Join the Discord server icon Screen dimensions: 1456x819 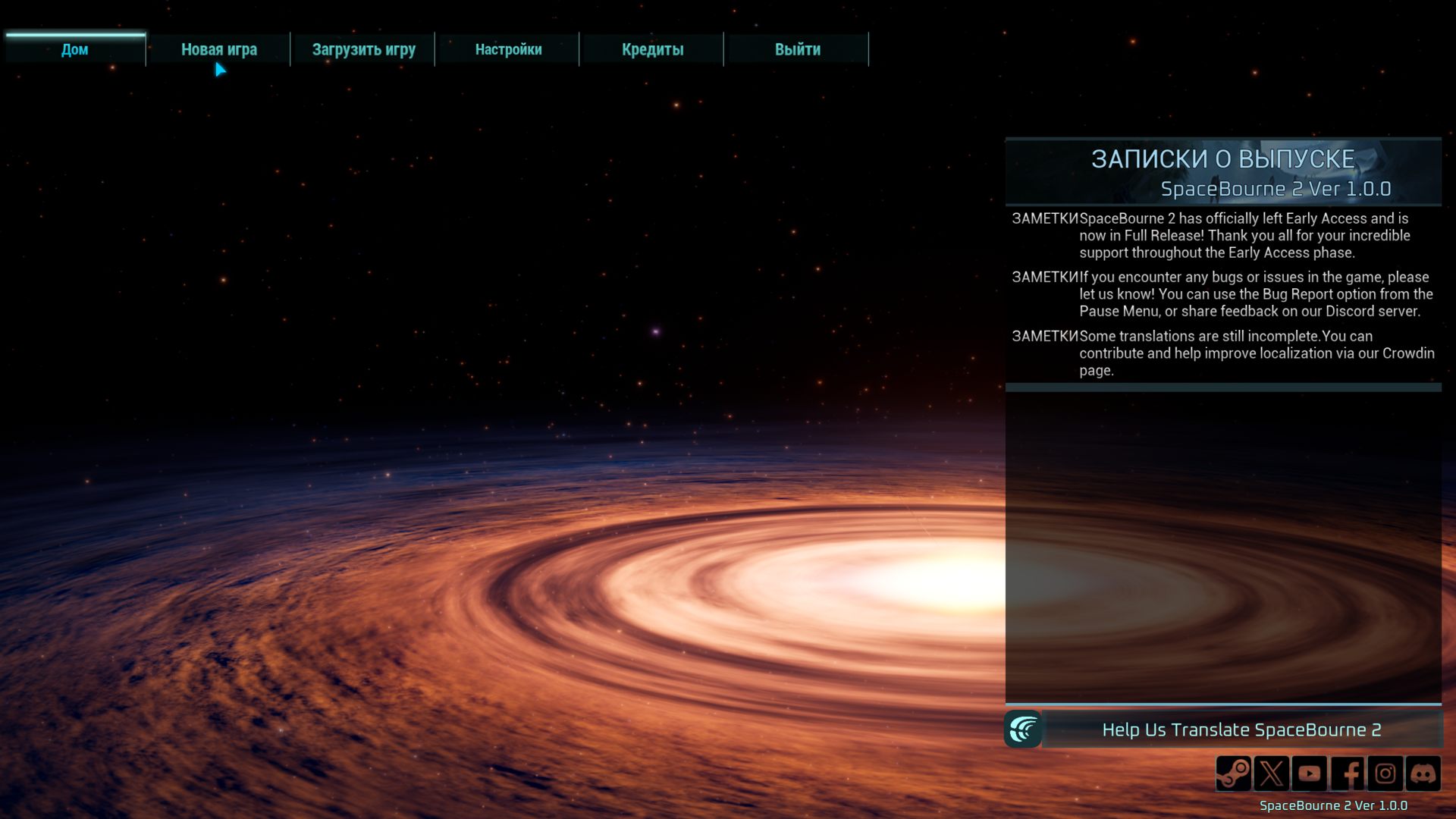tap(1423, 773)
